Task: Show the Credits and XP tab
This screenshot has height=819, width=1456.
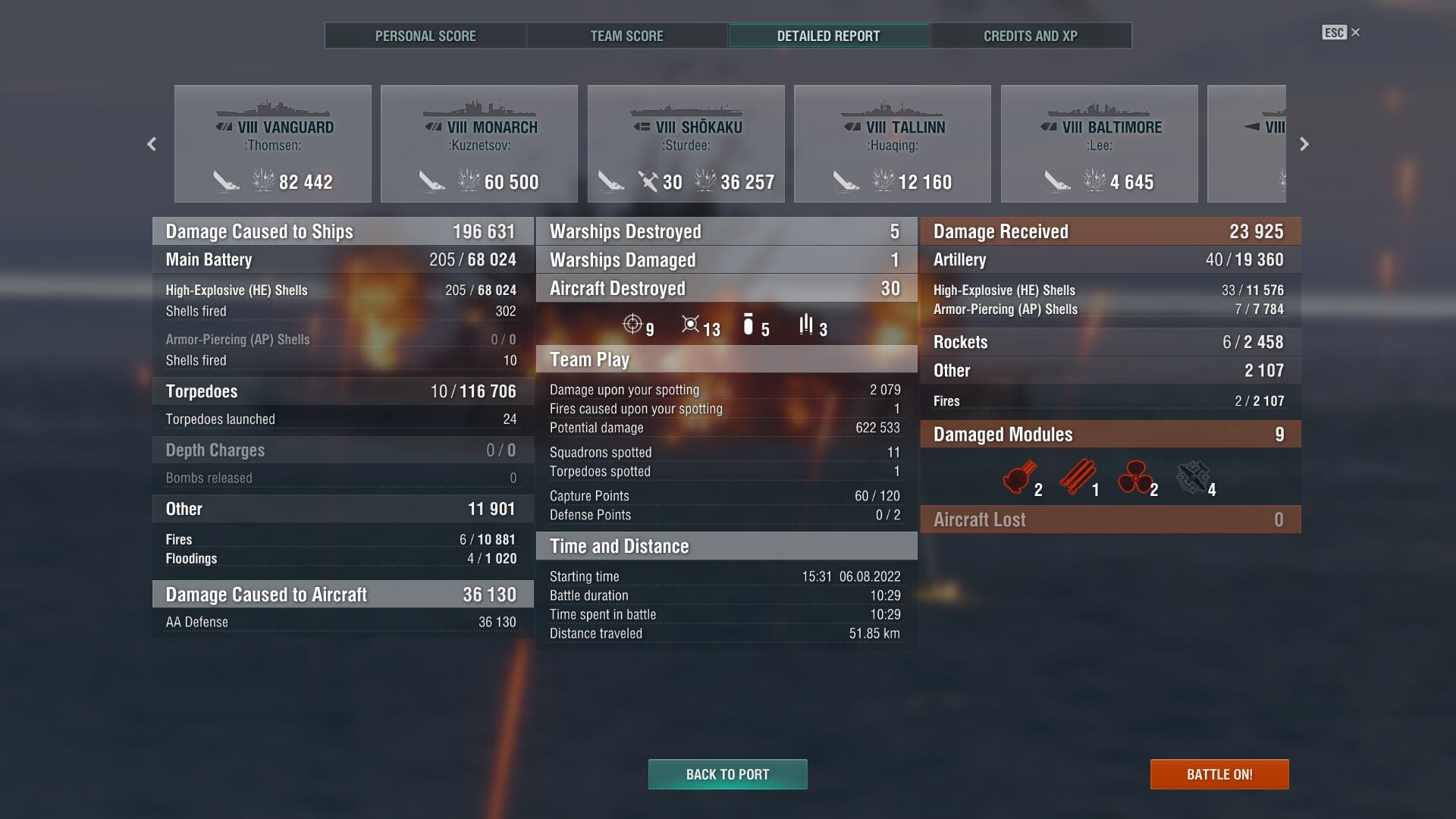Action: click(x=1030, y=36)
